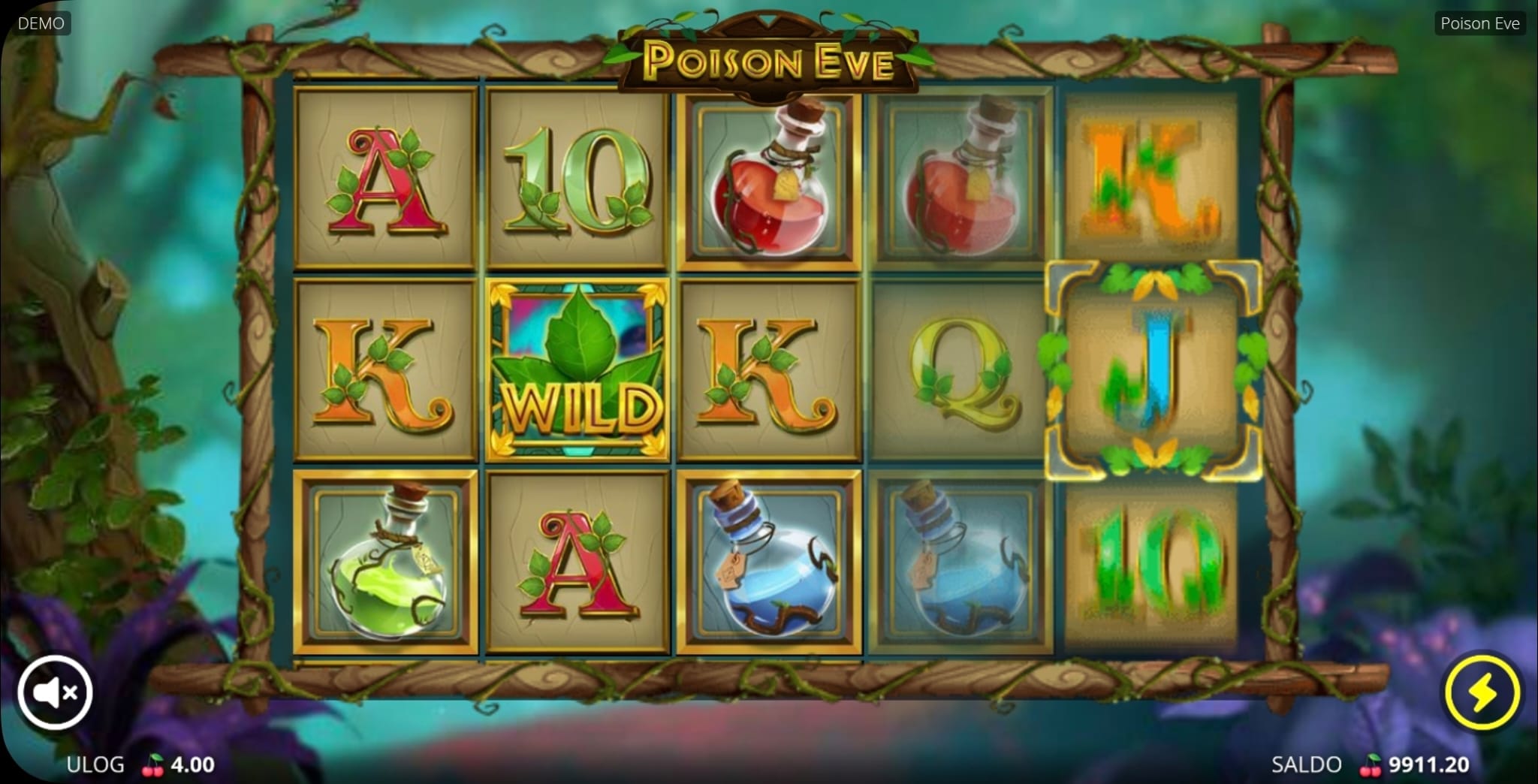Activate the yellow lightning bolt button
The image size is (1538, 784).
click(1482, 692)
